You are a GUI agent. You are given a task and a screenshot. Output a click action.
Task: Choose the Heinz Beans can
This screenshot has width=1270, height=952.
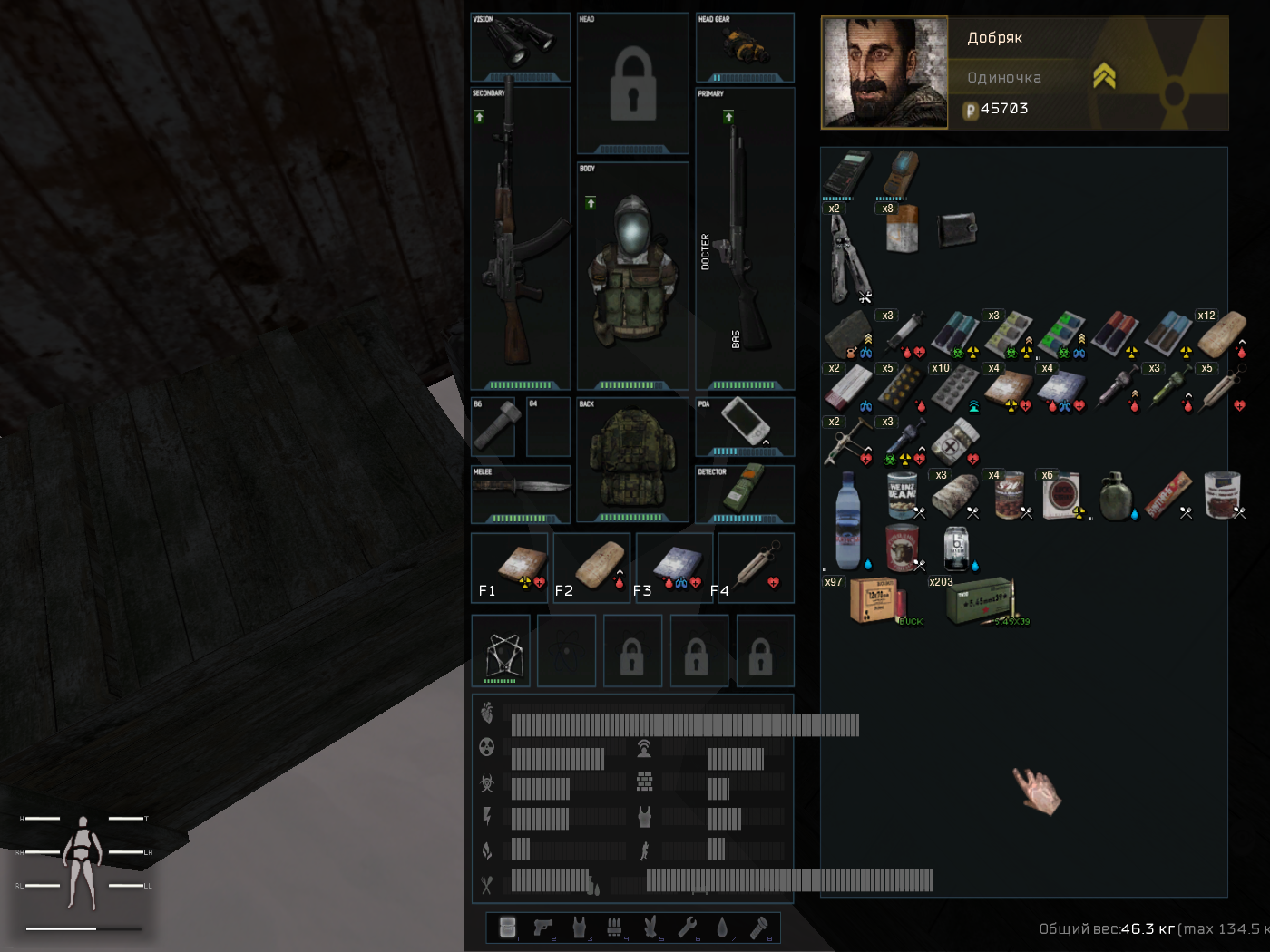coord(901,495)
